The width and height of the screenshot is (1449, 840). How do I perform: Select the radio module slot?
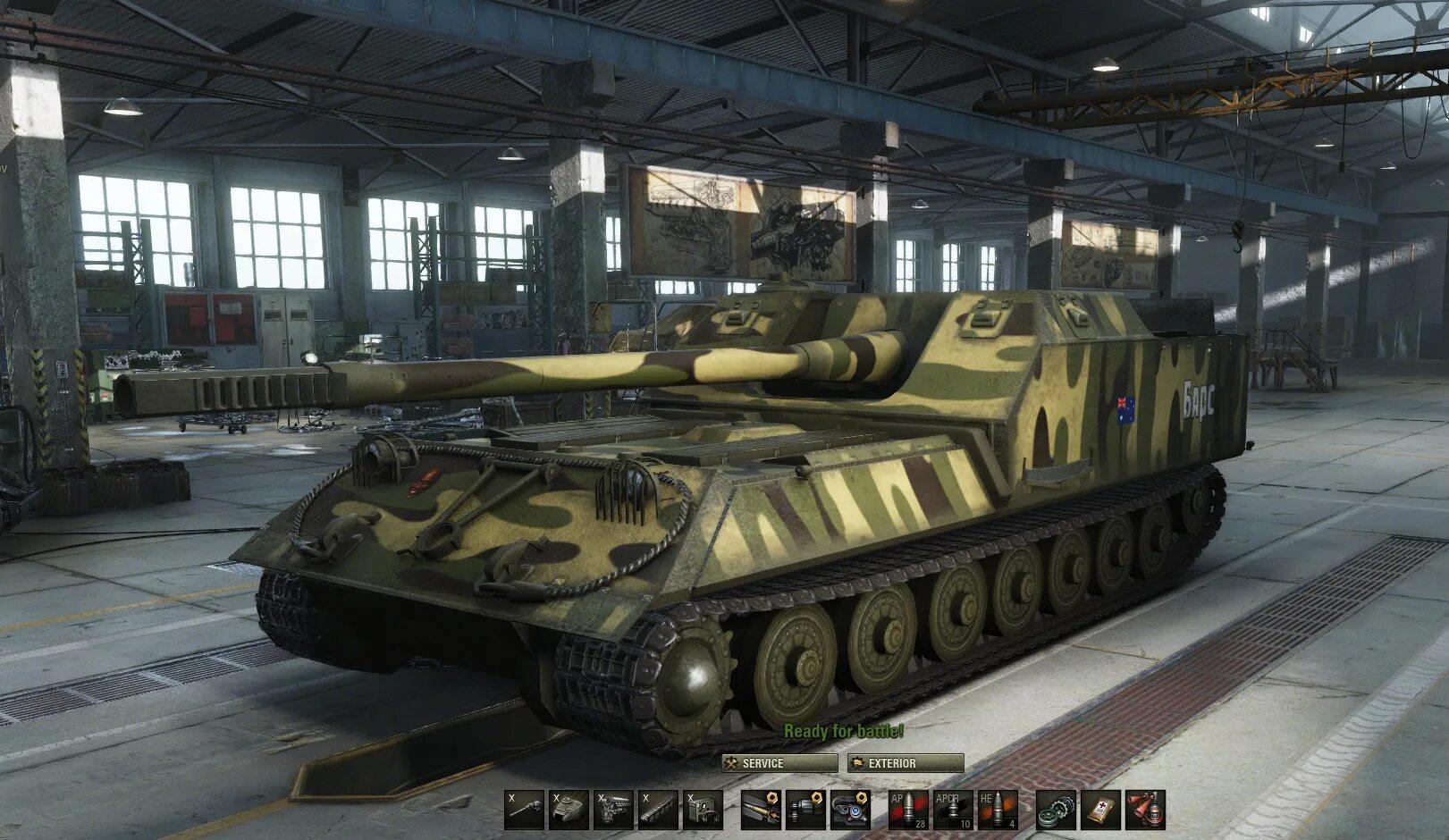[x=703, y=810]
